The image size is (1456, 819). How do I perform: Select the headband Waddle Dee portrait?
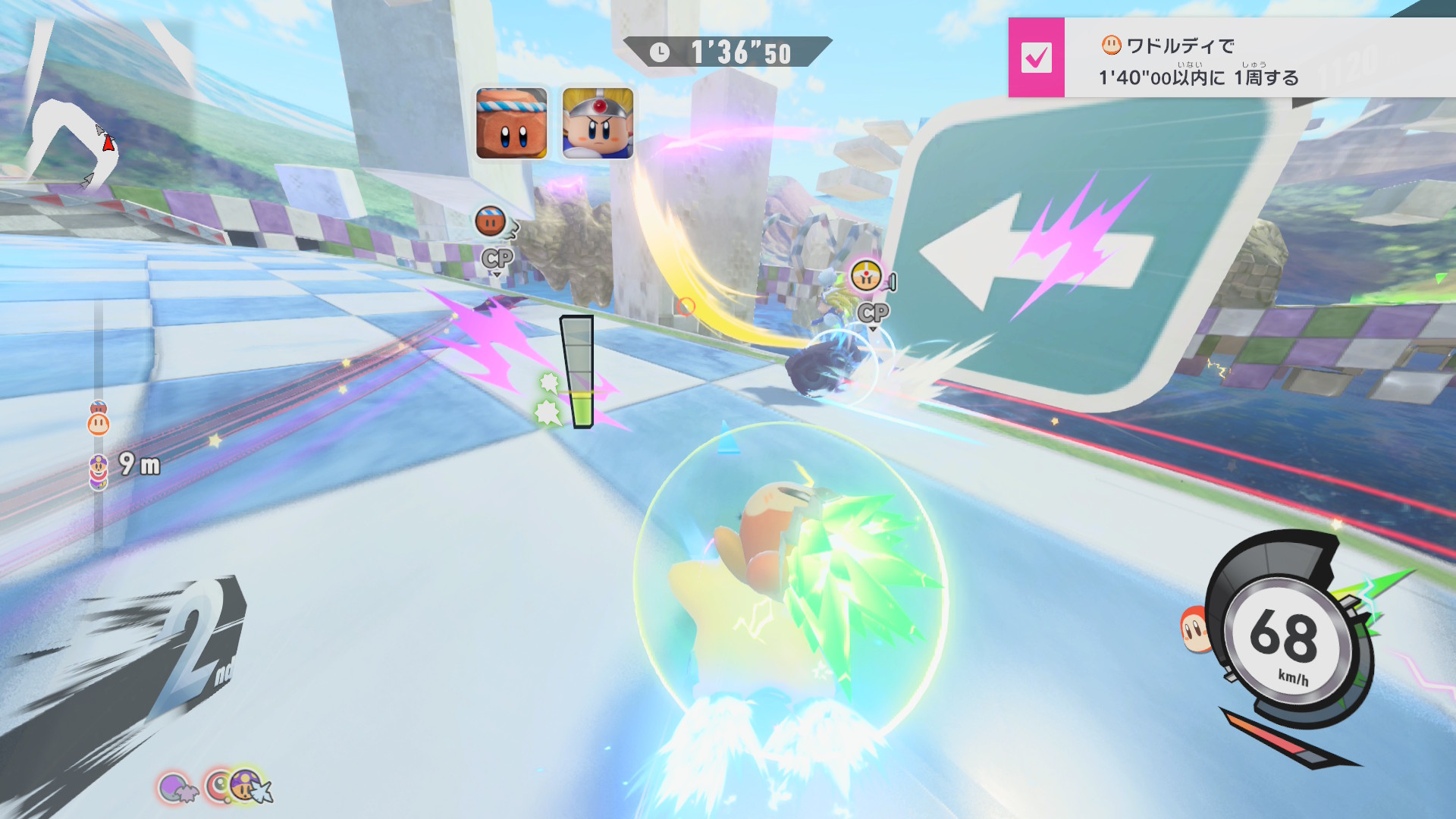click(x=511, y=123)
